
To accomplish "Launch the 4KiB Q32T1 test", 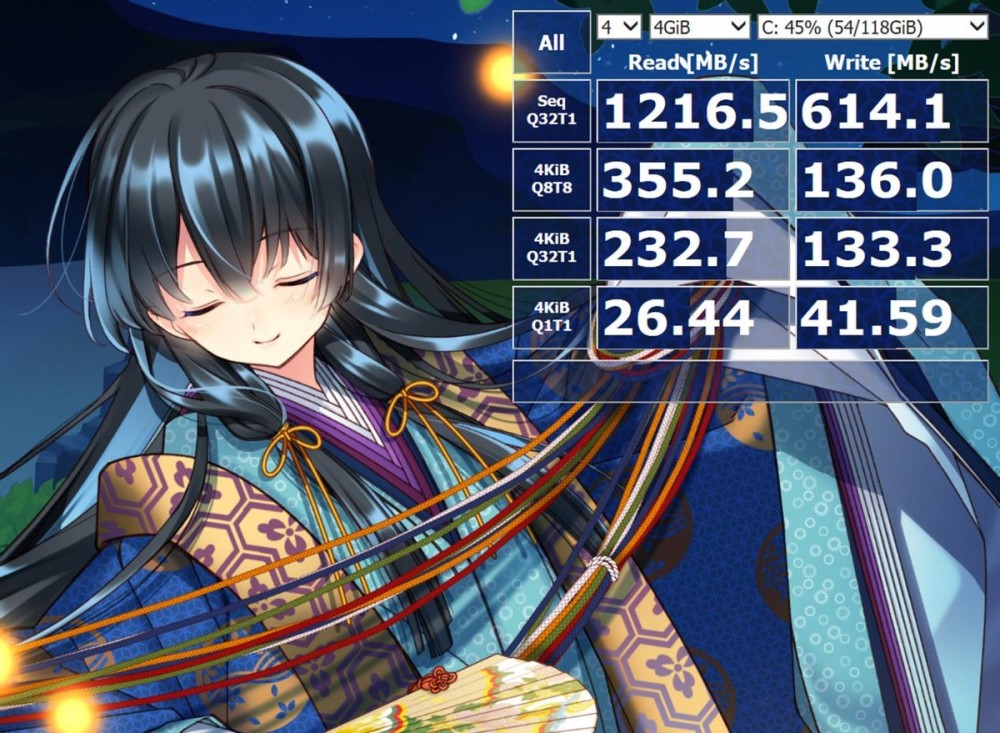I will click(x=551, y=249).
